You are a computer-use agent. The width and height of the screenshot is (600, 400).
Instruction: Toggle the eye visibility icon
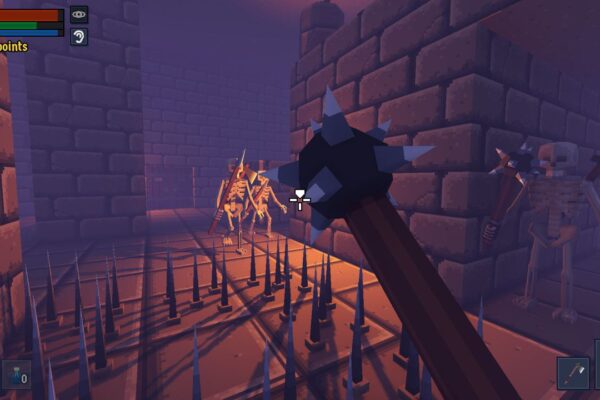pos(79,14)
